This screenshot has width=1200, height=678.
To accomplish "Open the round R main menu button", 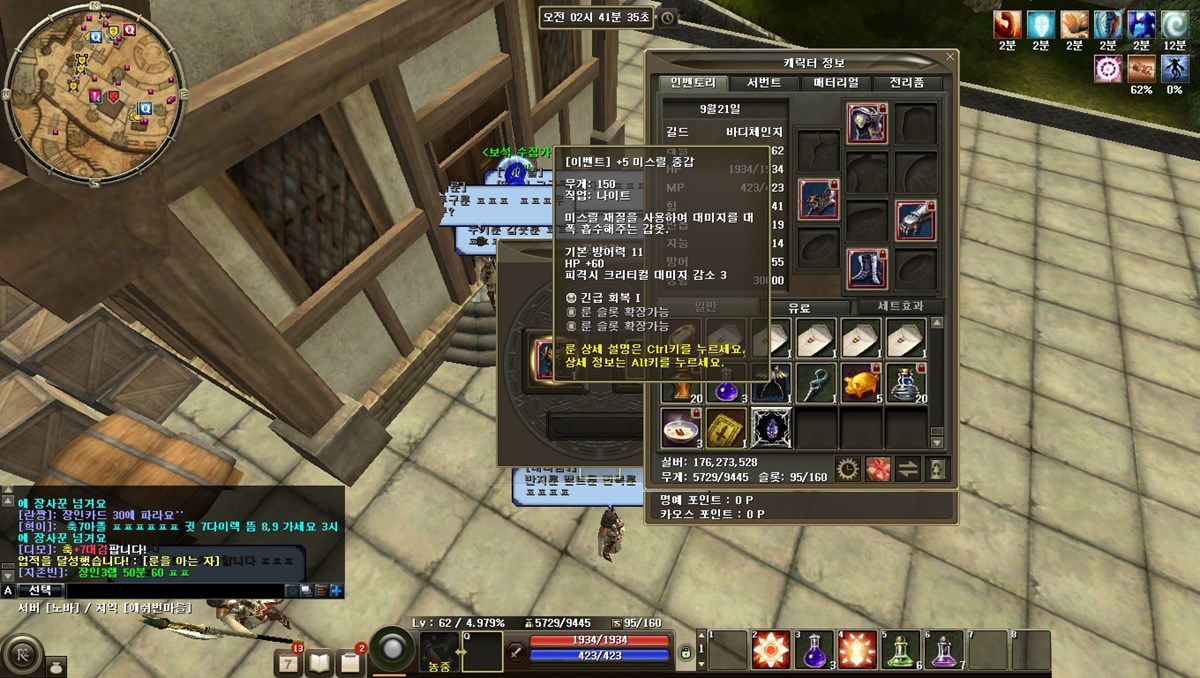I will [22, 656].
